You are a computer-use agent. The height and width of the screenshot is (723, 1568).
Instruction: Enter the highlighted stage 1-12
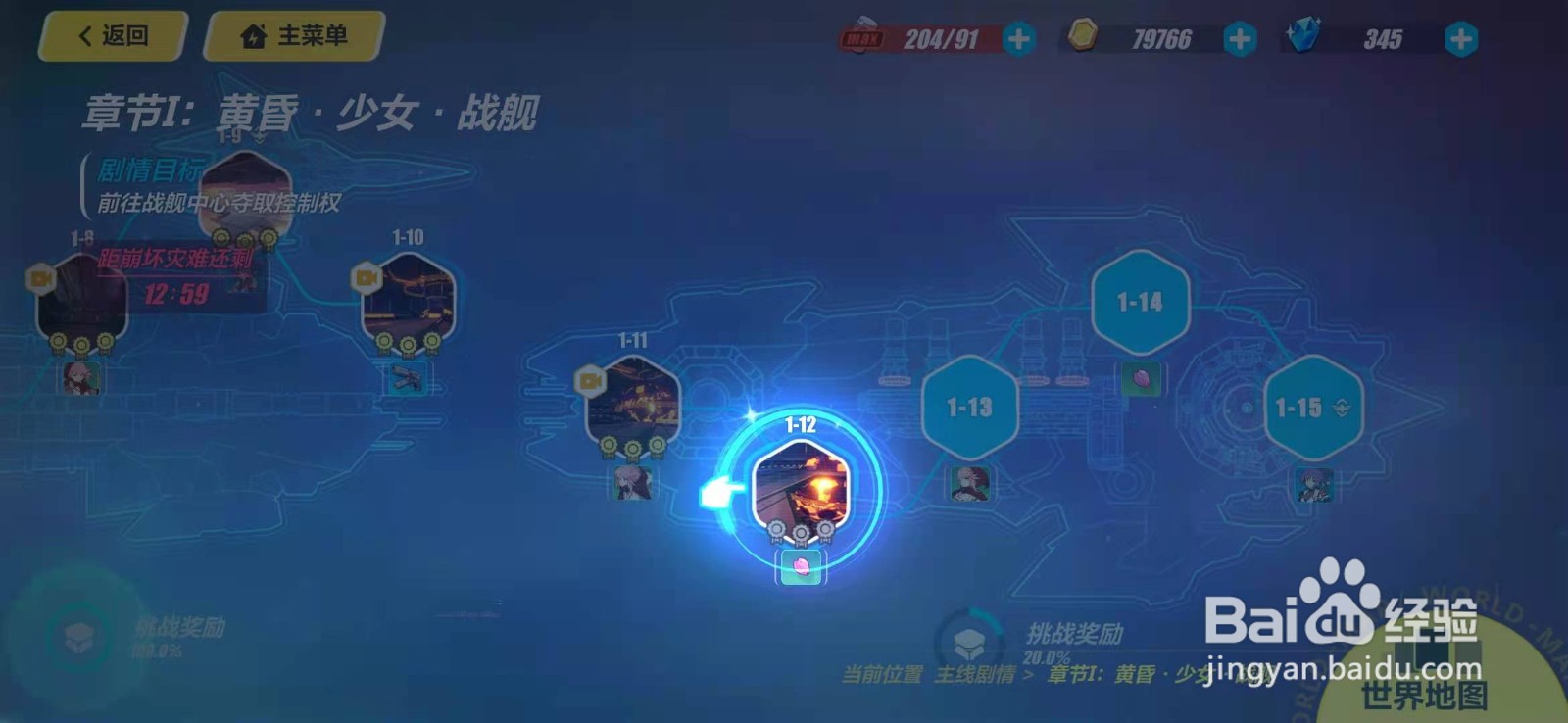pos(800,487)
